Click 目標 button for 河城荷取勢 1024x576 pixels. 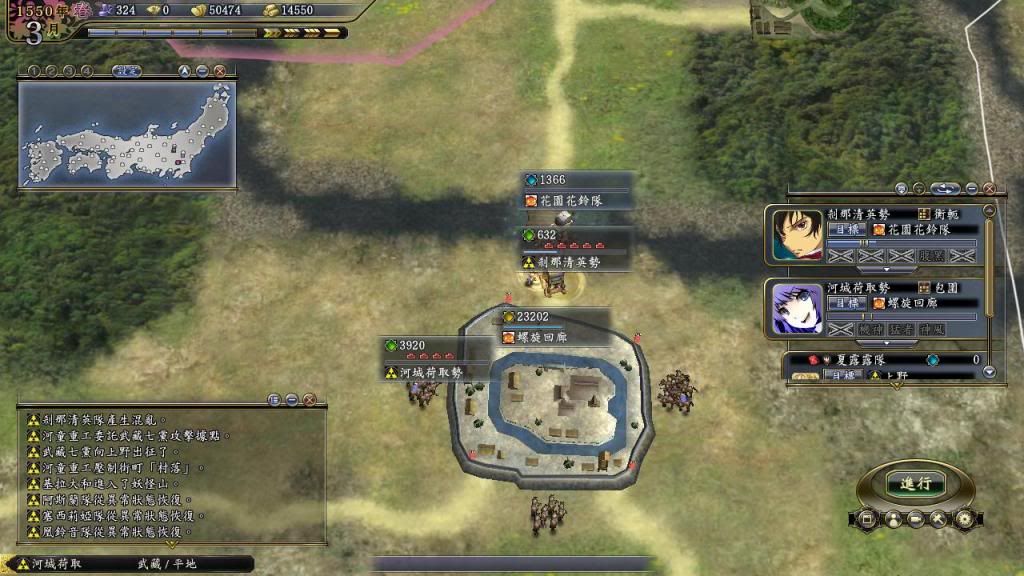(846, 302)
